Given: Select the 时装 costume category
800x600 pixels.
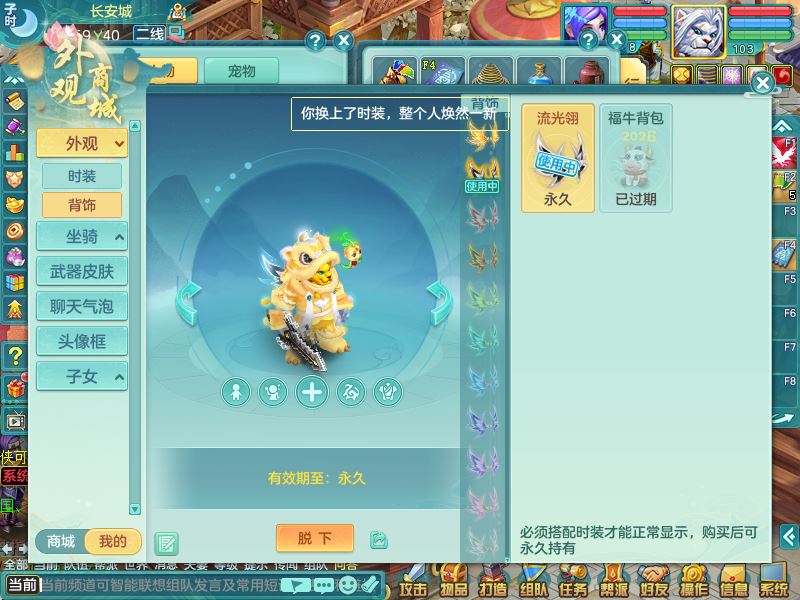Looking at the screenshot, I should (82, 176).
